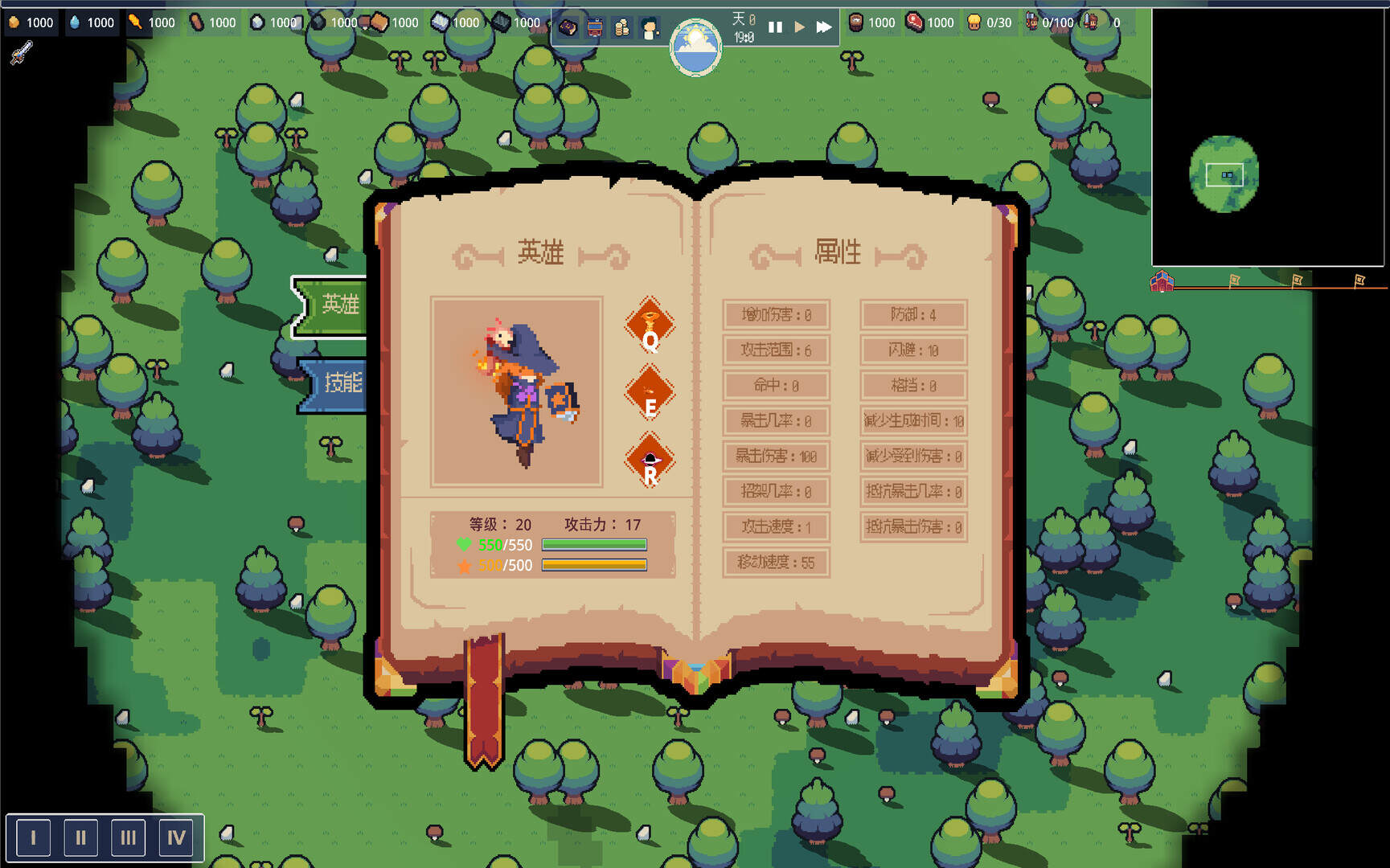Select the hero's E skill icon
This screenshot has width=1390, height=868.
[x=650, y=394]
